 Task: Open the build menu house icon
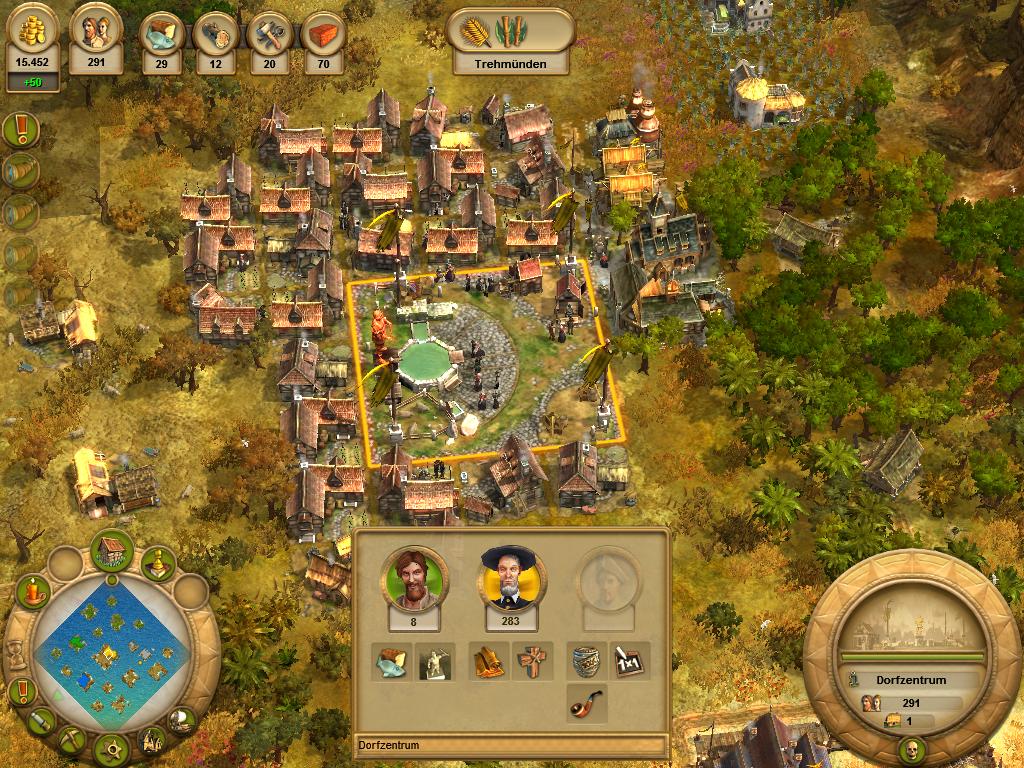click(112, 549)
